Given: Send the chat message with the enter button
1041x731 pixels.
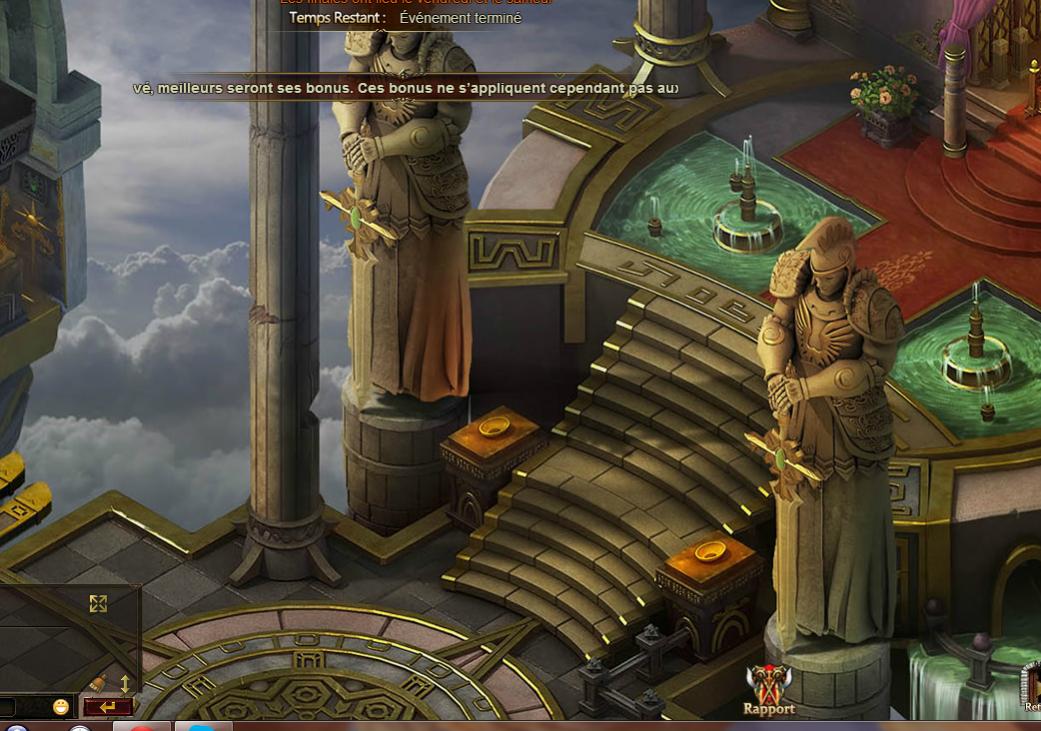Looking at the screenshot, I should pos(108,707).
